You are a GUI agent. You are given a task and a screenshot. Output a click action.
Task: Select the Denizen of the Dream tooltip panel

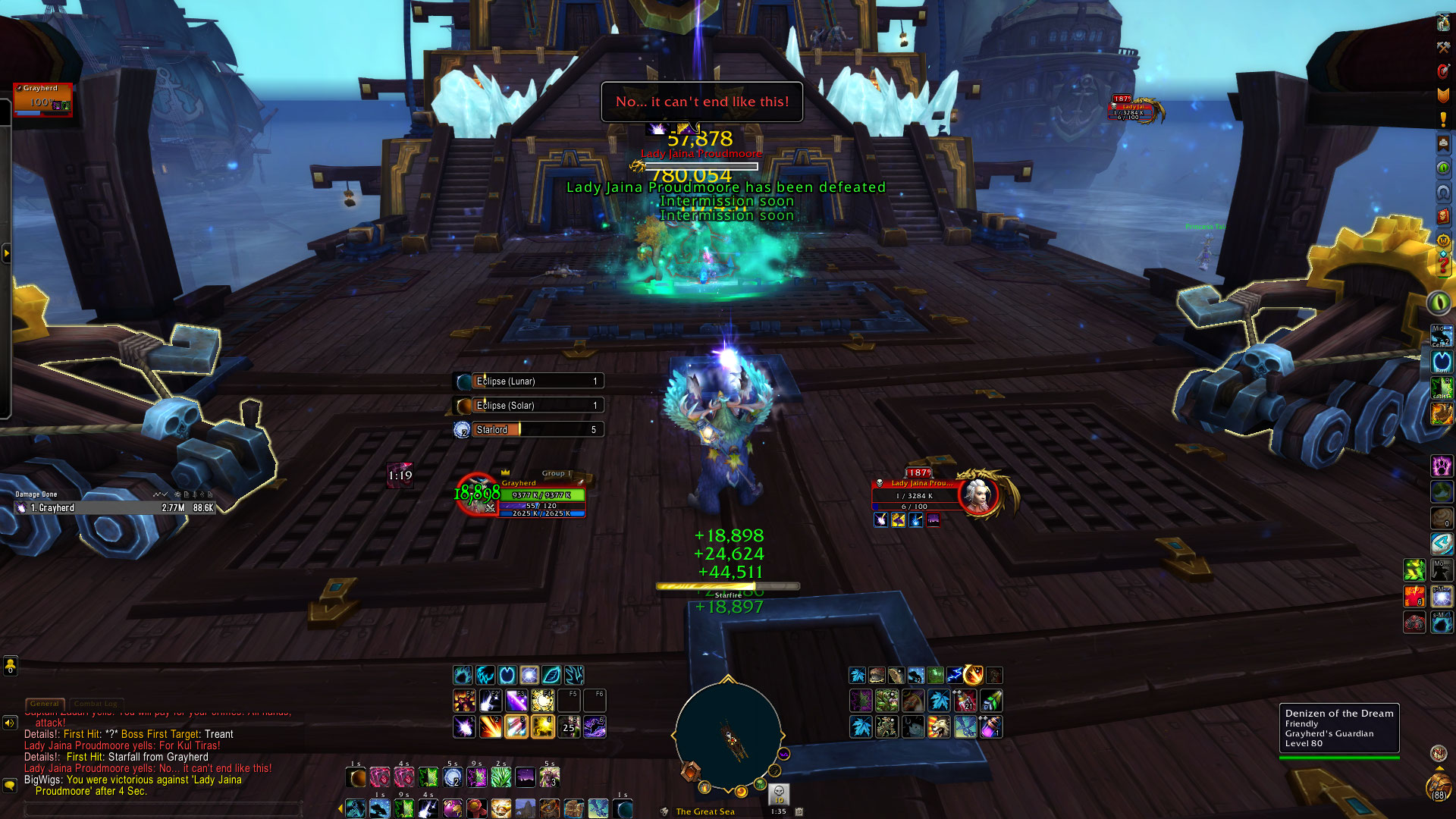[1338, 728]
